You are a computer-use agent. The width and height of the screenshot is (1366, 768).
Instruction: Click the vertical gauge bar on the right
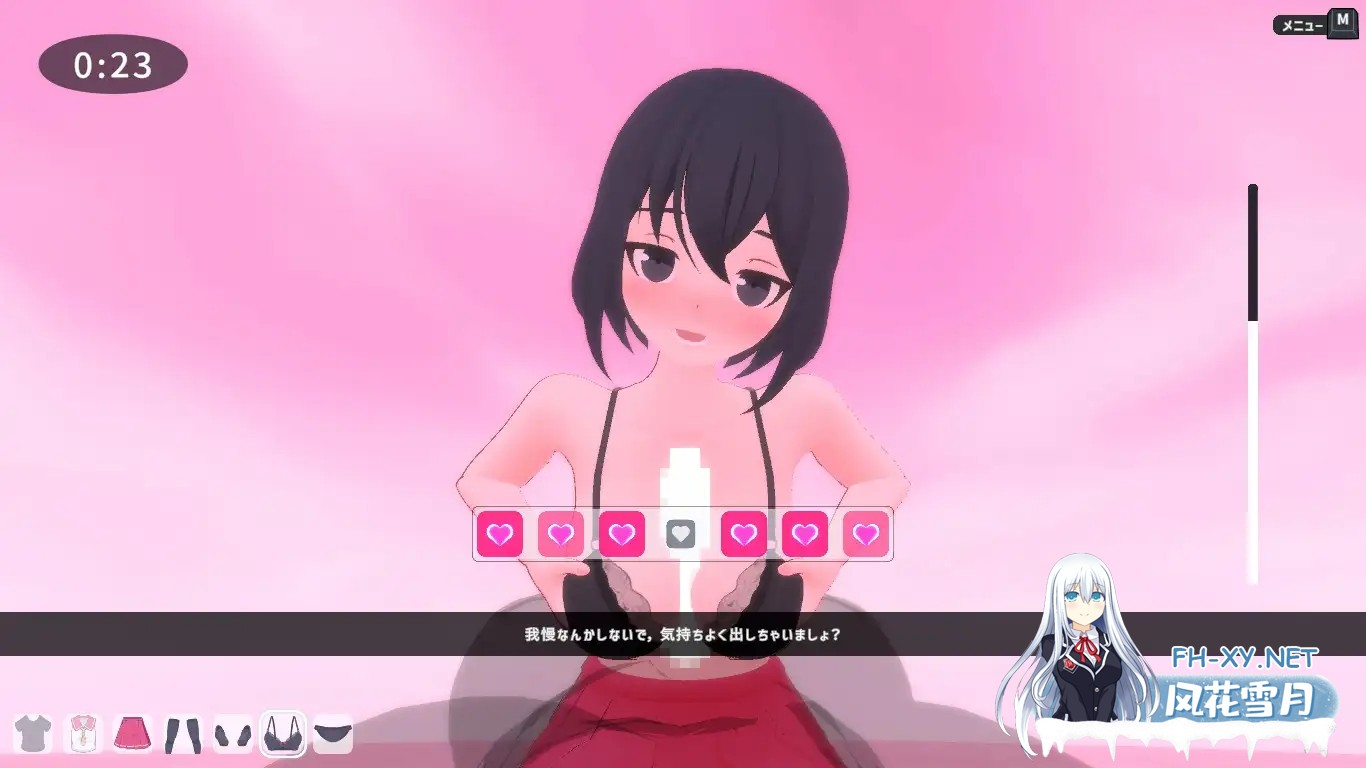tap(1253, 380)
